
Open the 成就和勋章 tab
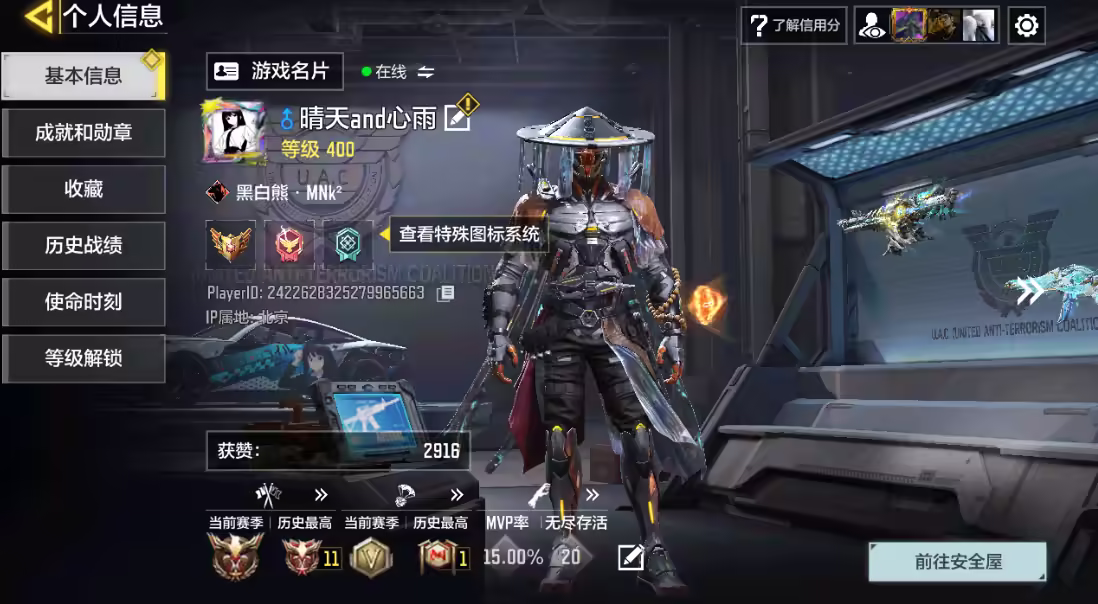[x=83, y=133]
